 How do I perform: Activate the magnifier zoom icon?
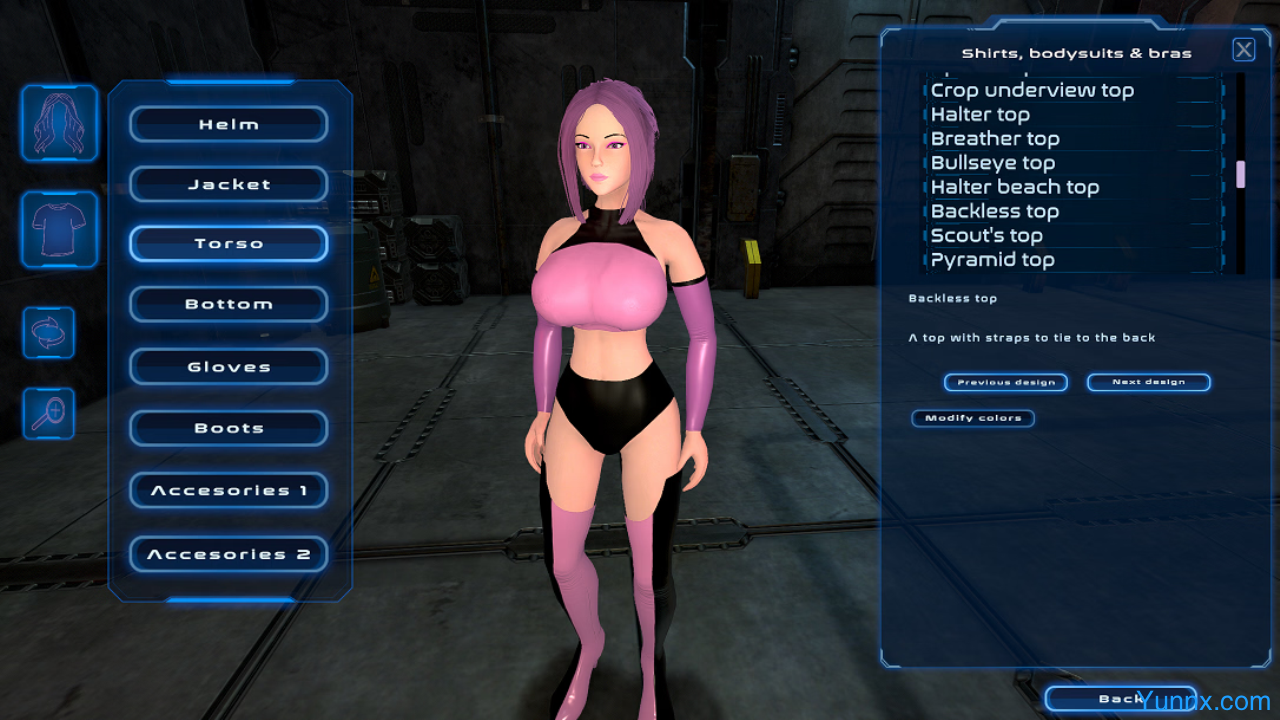(x=49, y=413)
